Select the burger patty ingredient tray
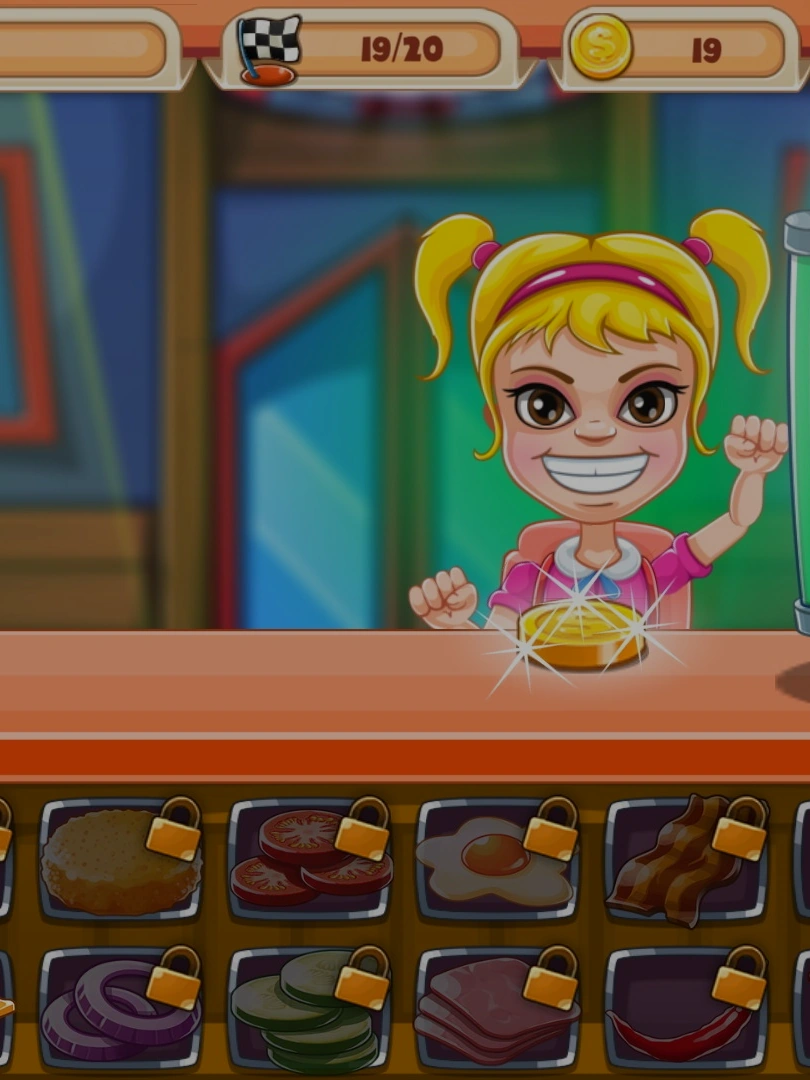 [x=119, y=859]
